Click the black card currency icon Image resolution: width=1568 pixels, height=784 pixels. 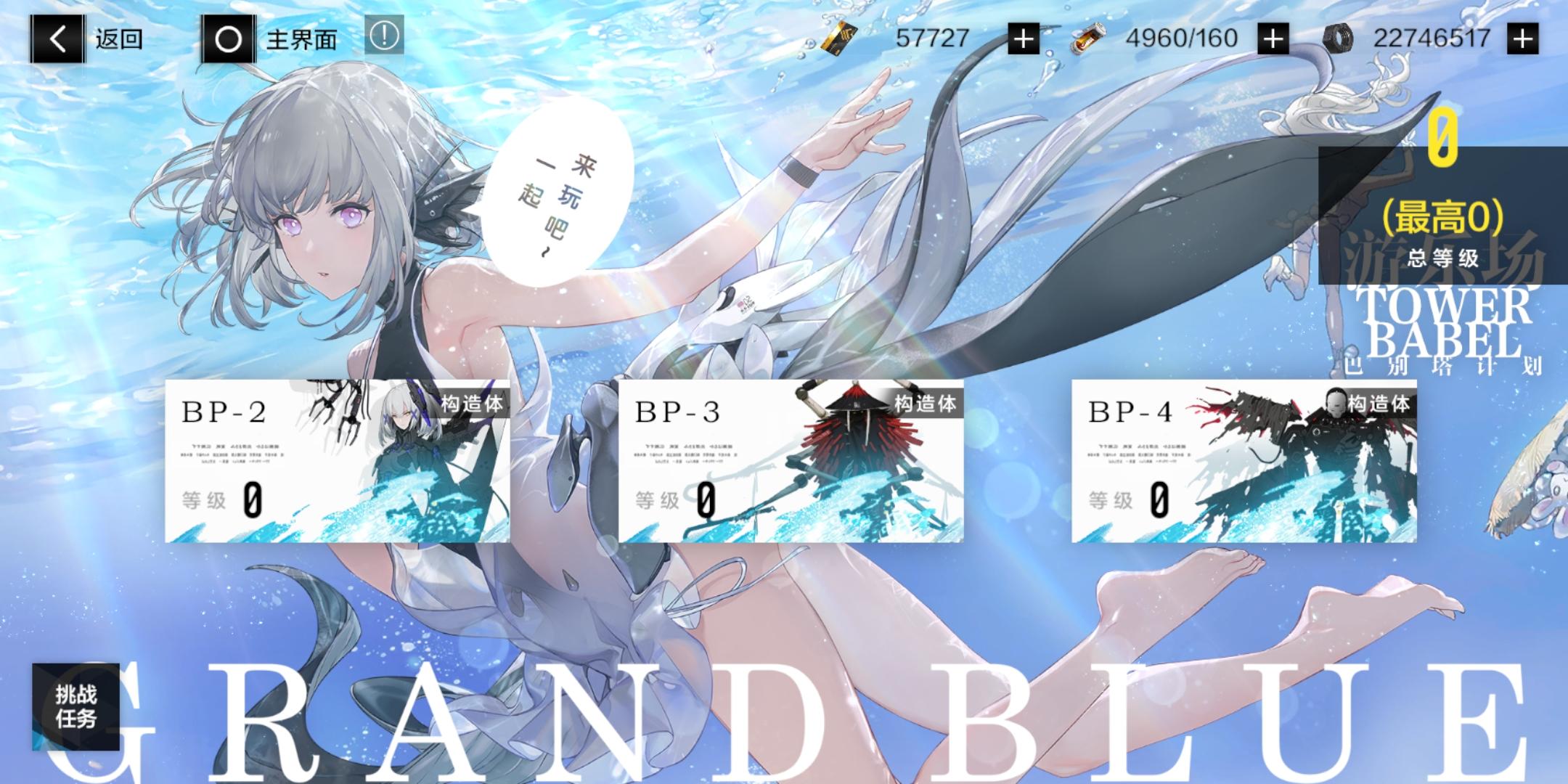pyautogui.click(x=838, y=38)
